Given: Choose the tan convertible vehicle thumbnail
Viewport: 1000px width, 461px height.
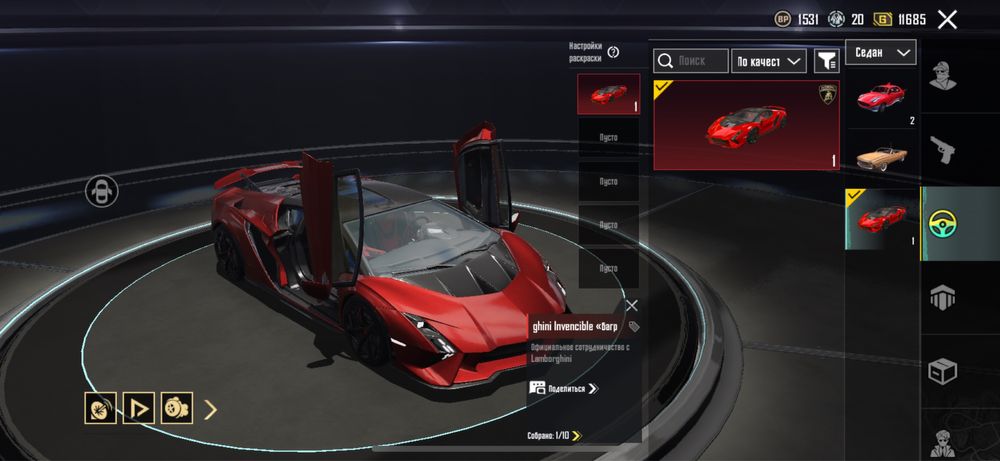Looking at the screenshot, I should point(881,158).
